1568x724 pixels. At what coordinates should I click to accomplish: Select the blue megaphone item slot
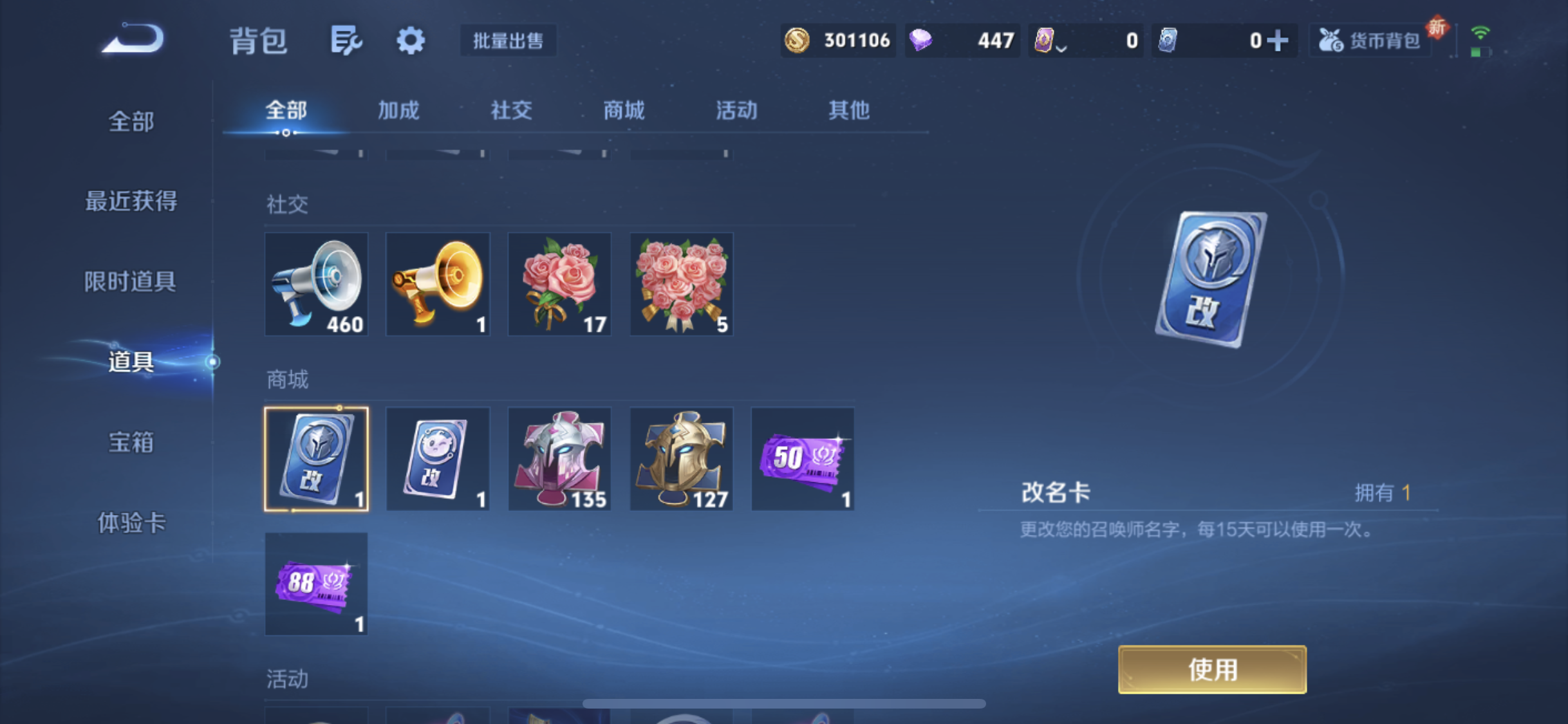pyautogui.click(x=316, y=284)
